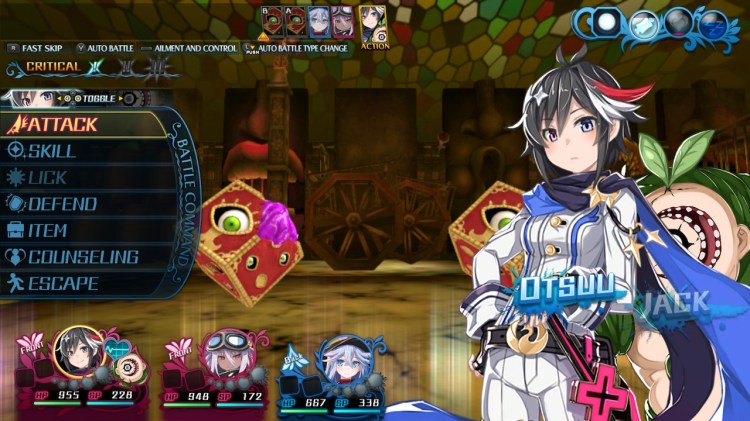Select the goggles-wearing party member portrait

tap(222, 357)
